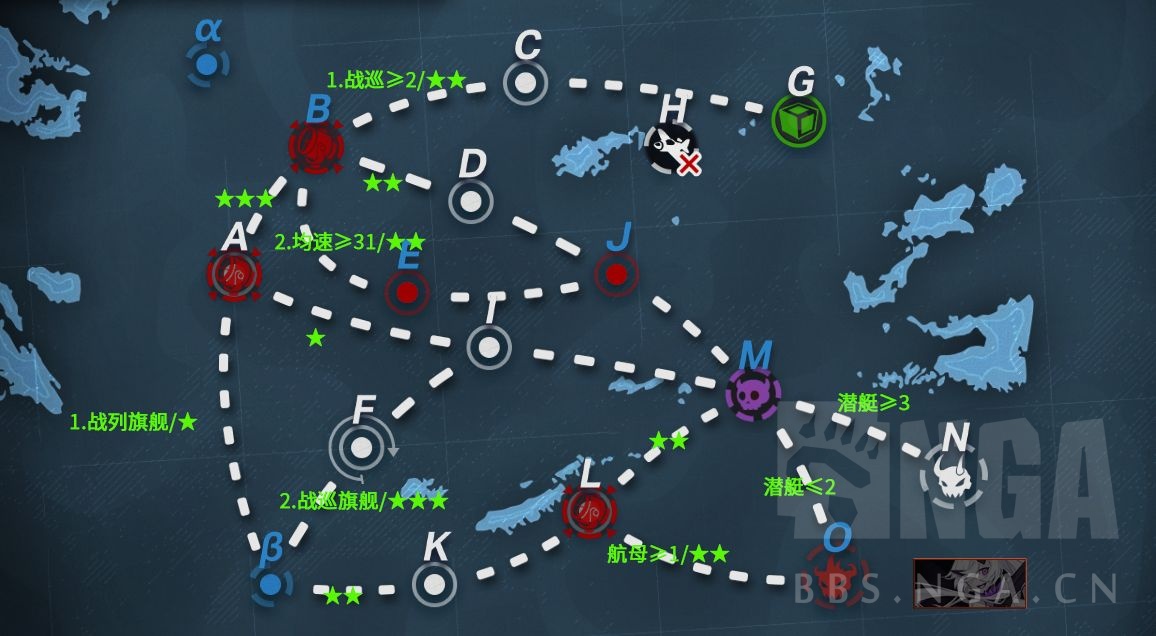Select the blue start node α
This screenshot has width=1156, height=636.
207,65
